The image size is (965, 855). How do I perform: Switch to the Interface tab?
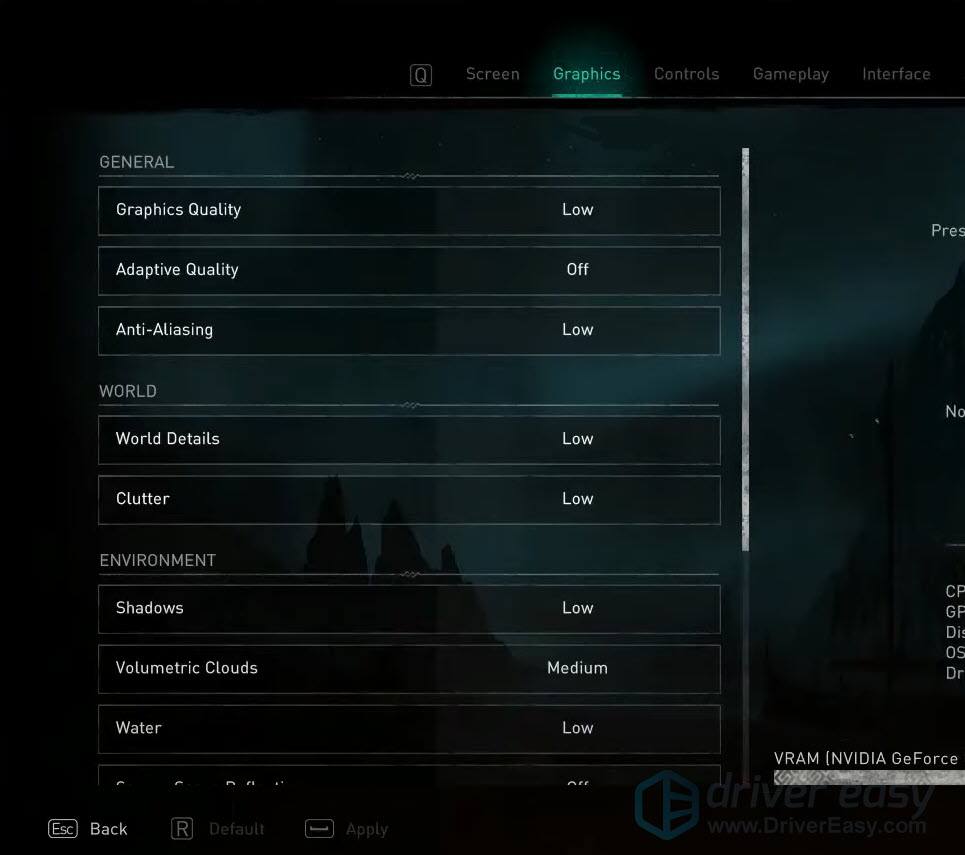(x=896, y=74)
